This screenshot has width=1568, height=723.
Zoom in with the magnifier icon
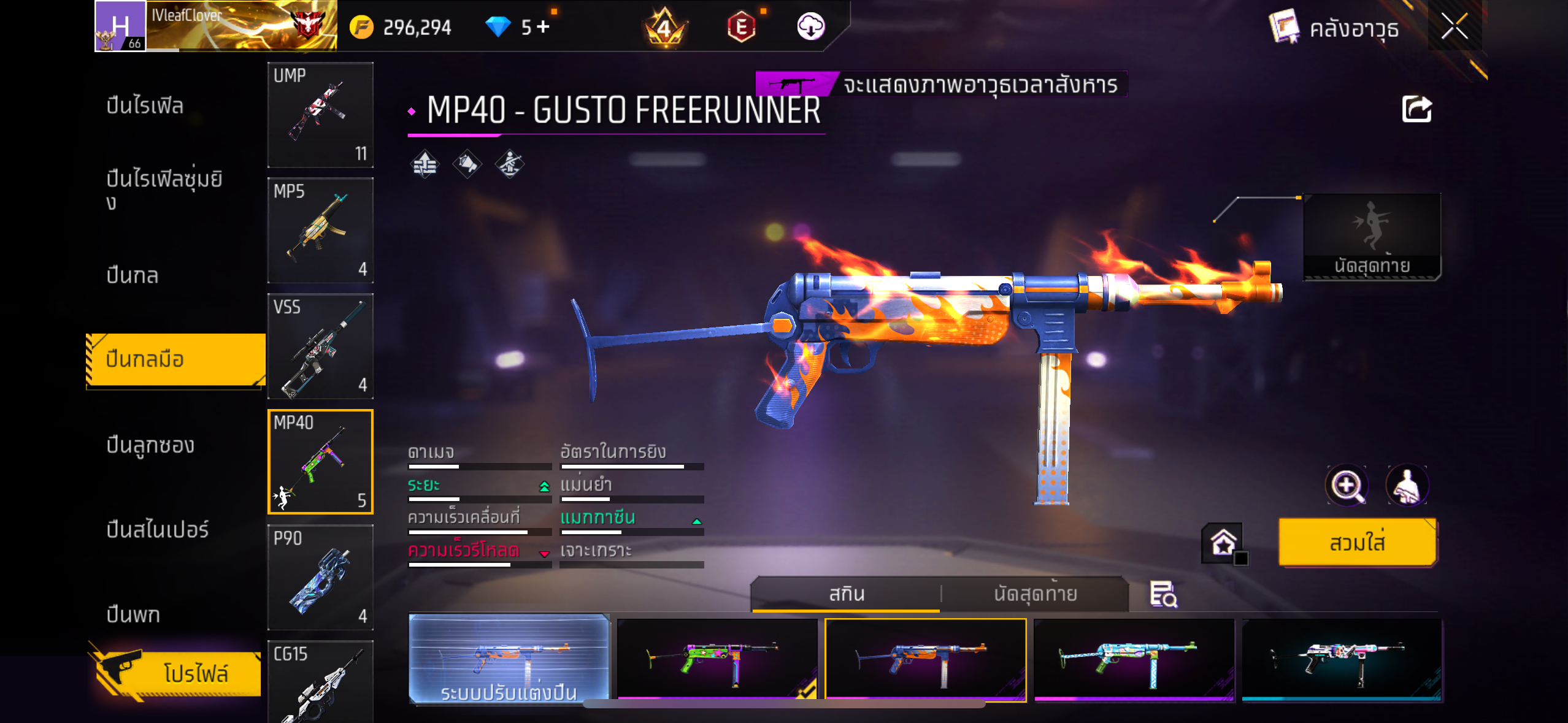point(1346,486)
